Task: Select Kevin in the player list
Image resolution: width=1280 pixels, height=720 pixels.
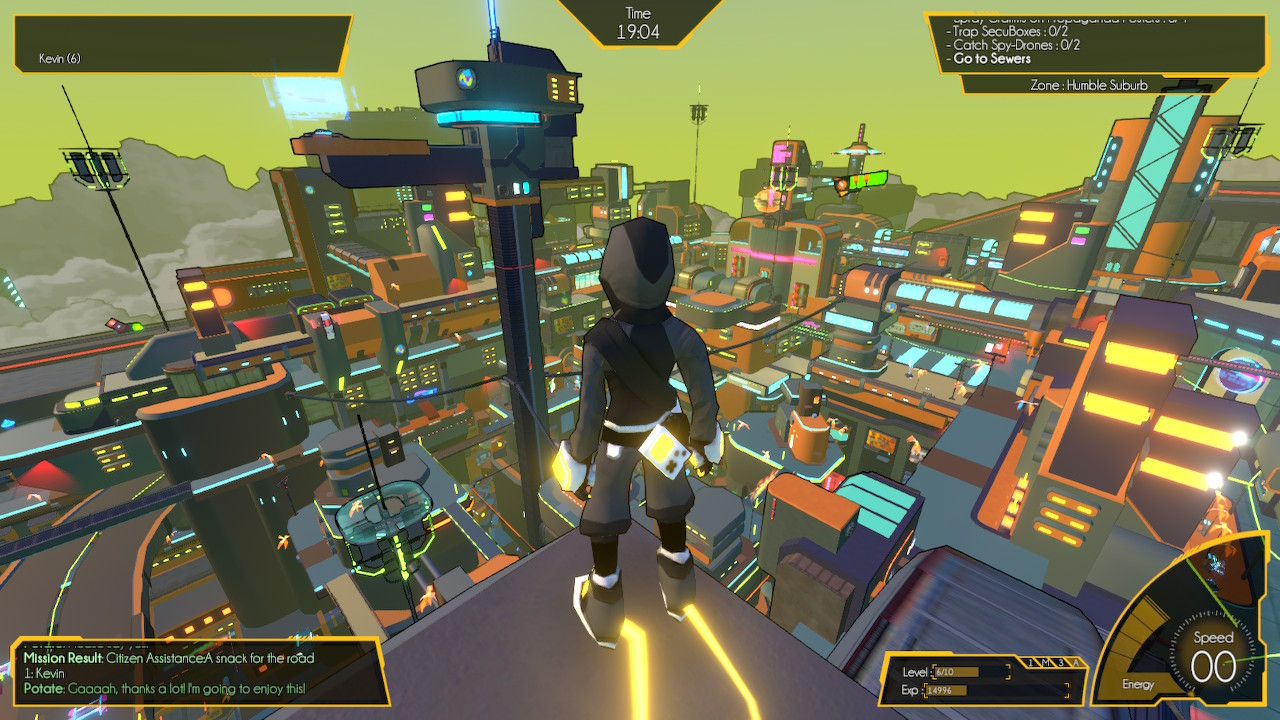Action: click(60, 59)
